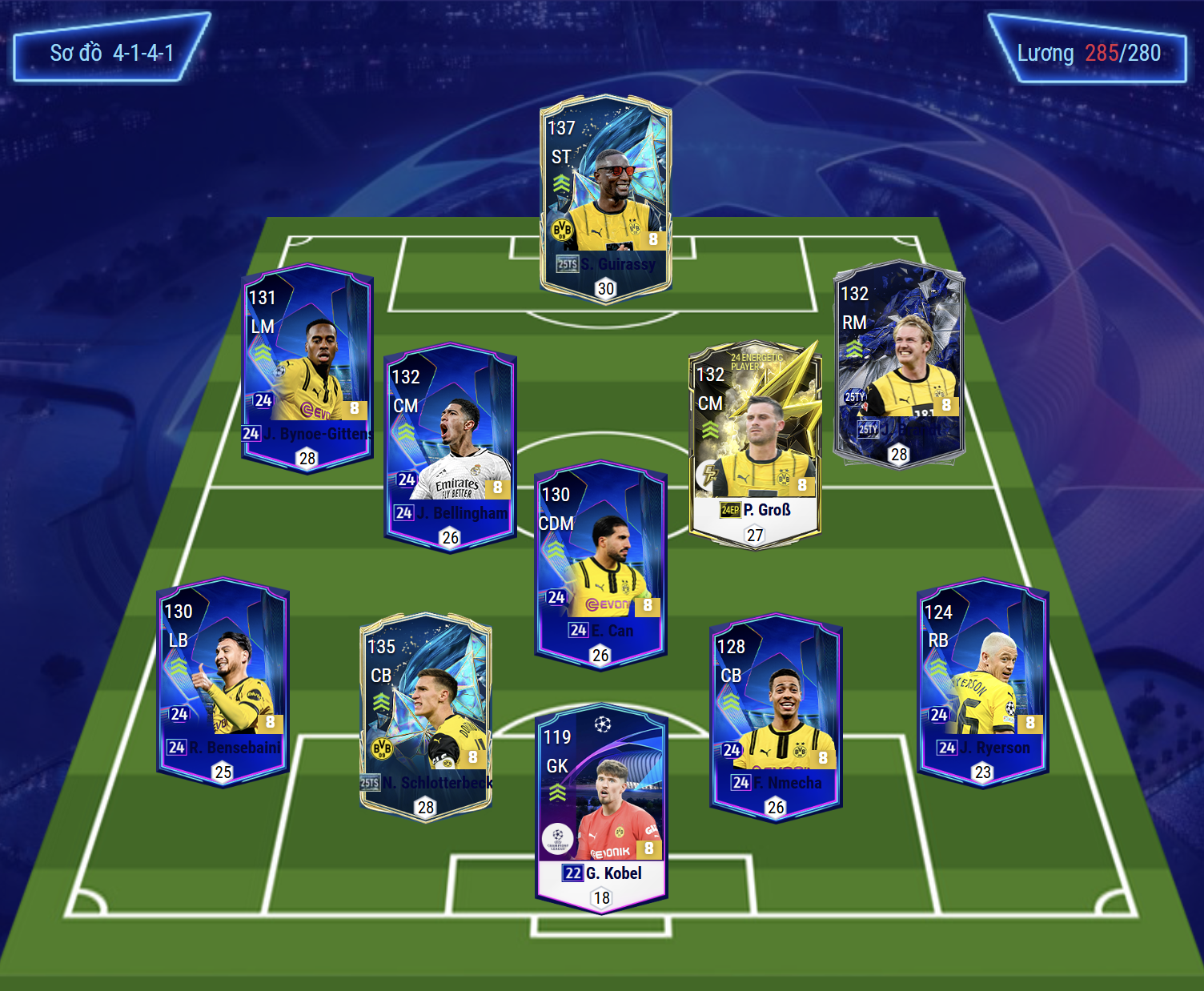Select the RM player card rated 132
The image size is (1204, 991).
click(898, 364)
